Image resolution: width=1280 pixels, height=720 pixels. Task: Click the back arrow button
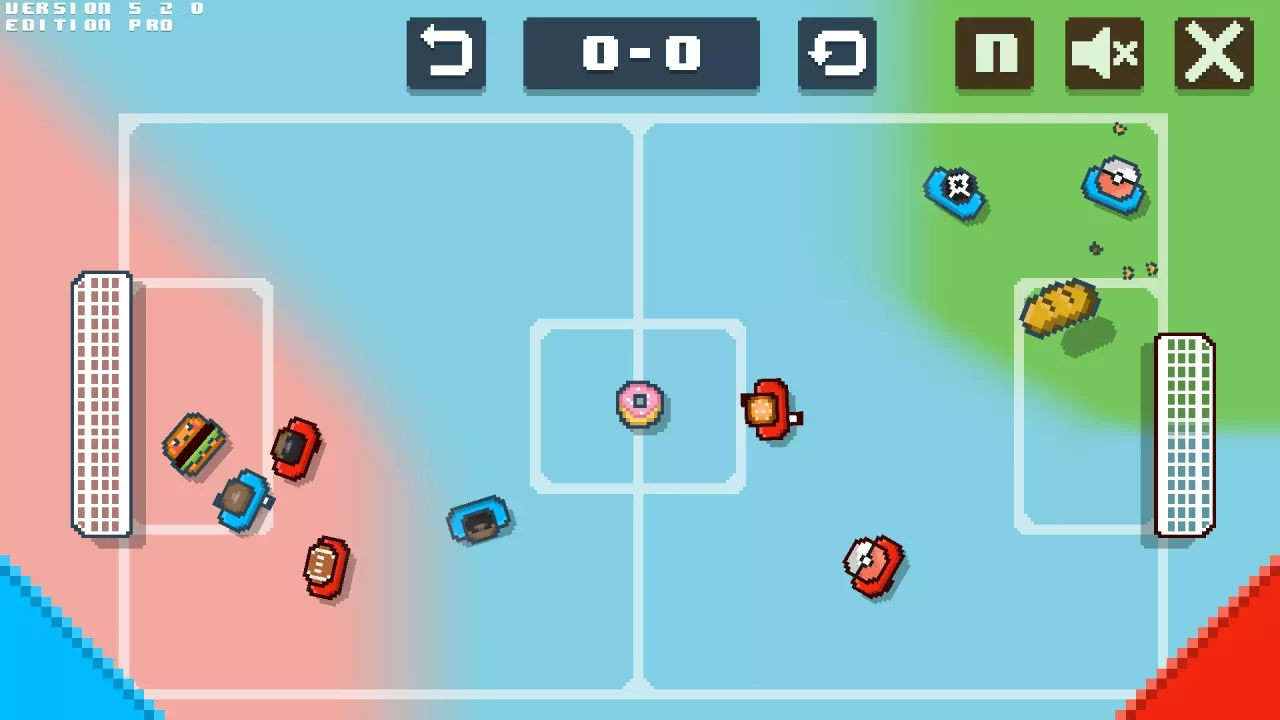[x=446, y=55]
